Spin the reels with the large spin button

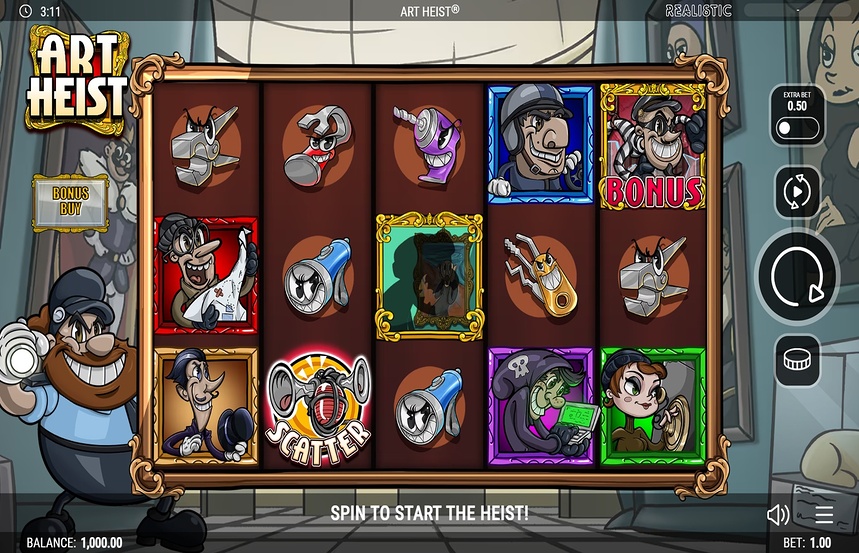[x=797, y=276]
